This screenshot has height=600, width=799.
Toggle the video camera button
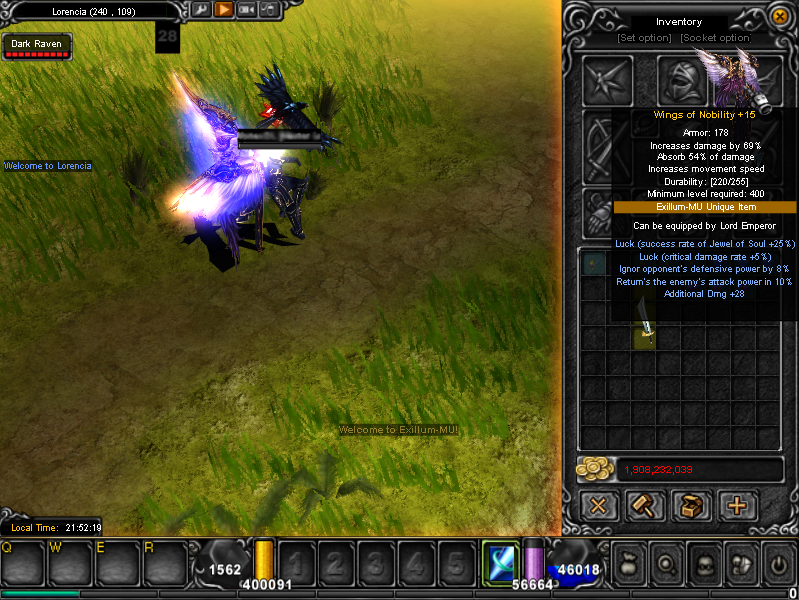(x=246, y=10)
